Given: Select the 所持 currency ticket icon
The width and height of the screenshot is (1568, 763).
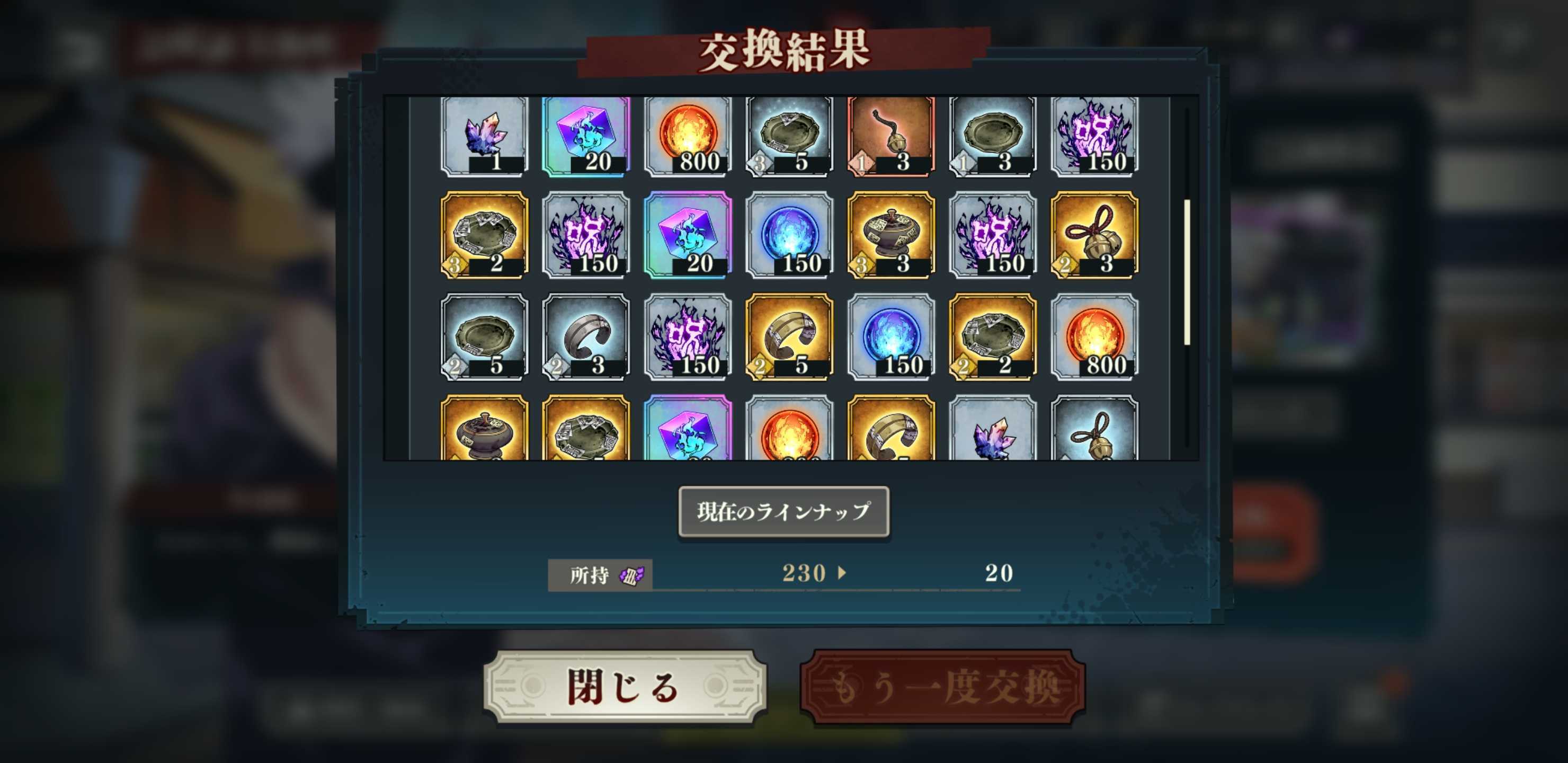Looking at the screenshot, I should click(x=633, y=575).
